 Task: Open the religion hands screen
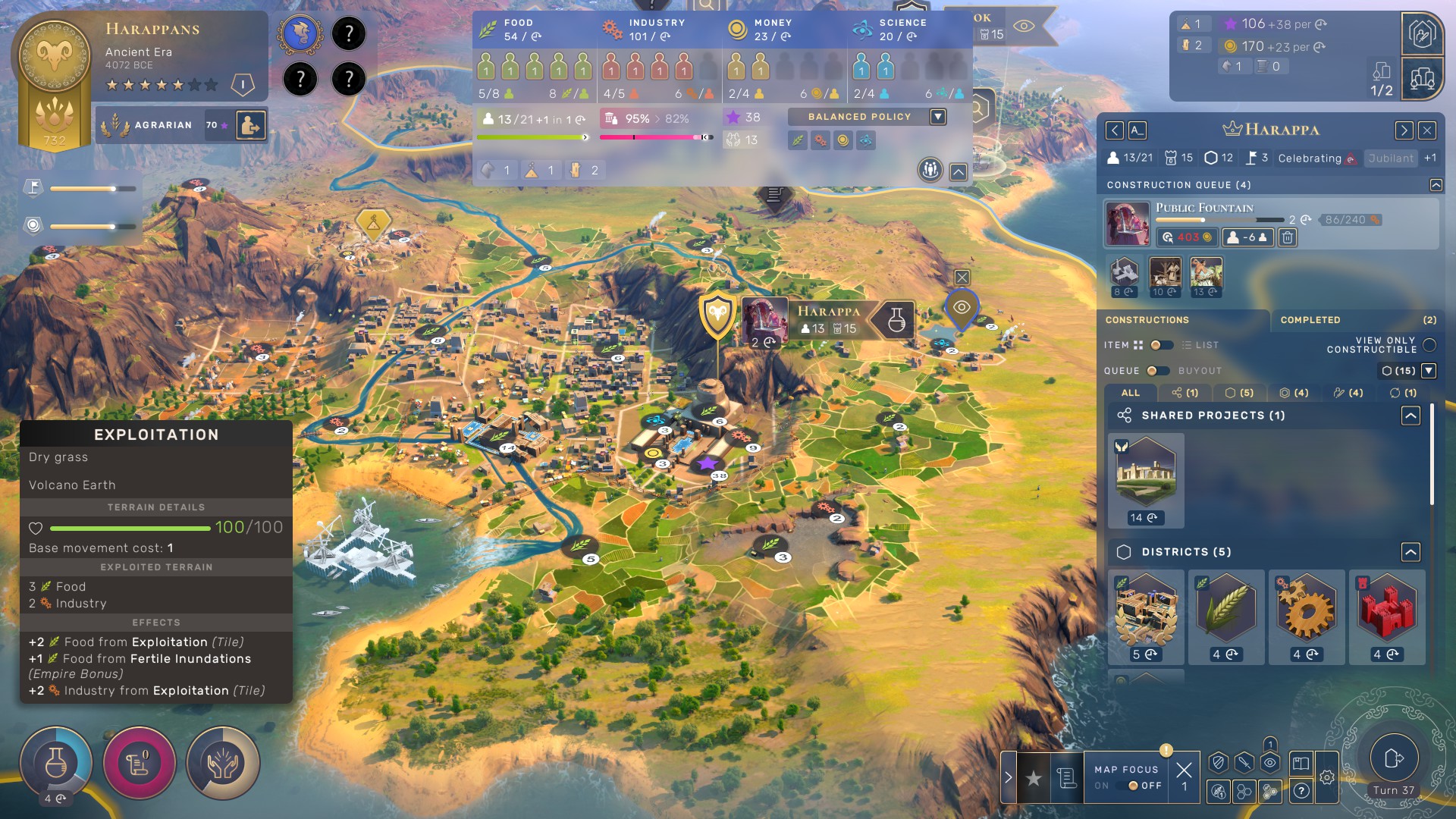[x=223, y=763]
